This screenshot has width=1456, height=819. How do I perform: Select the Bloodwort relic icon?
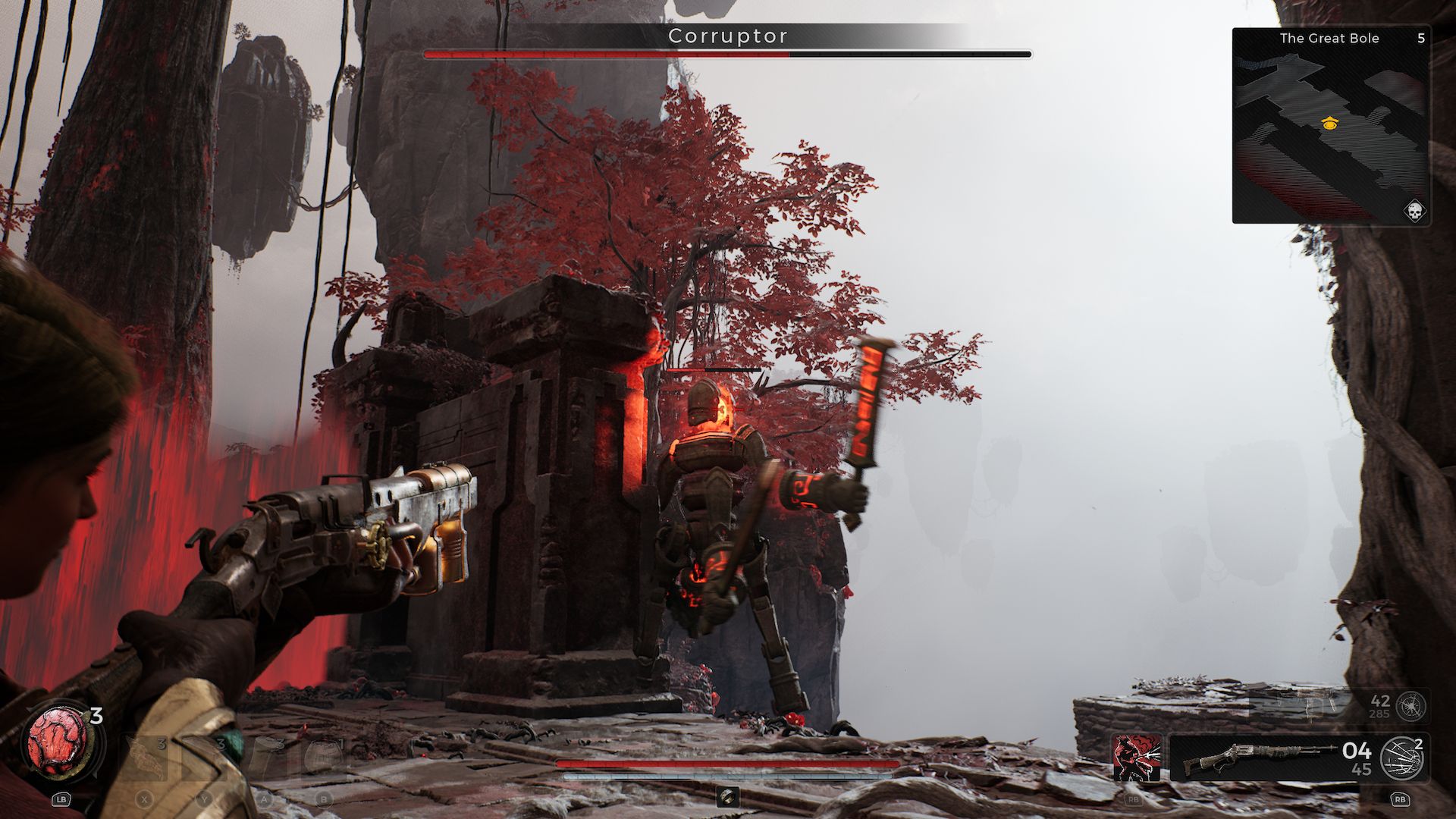pos(57,742)
